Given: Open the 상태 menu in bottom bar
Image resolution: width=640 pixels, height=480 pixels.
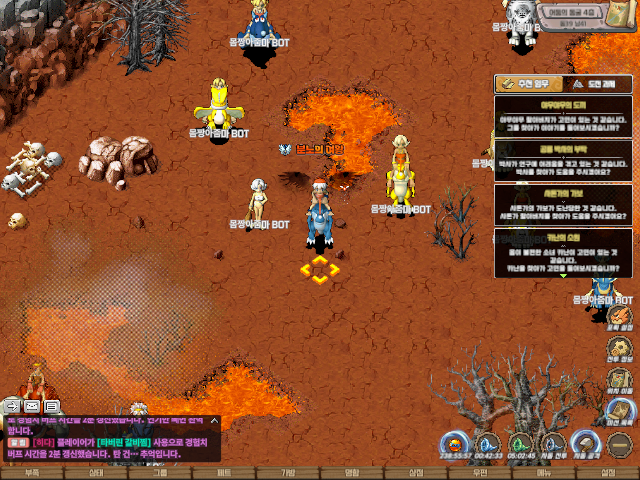Looking at the screenshot, I should [96, 472].
